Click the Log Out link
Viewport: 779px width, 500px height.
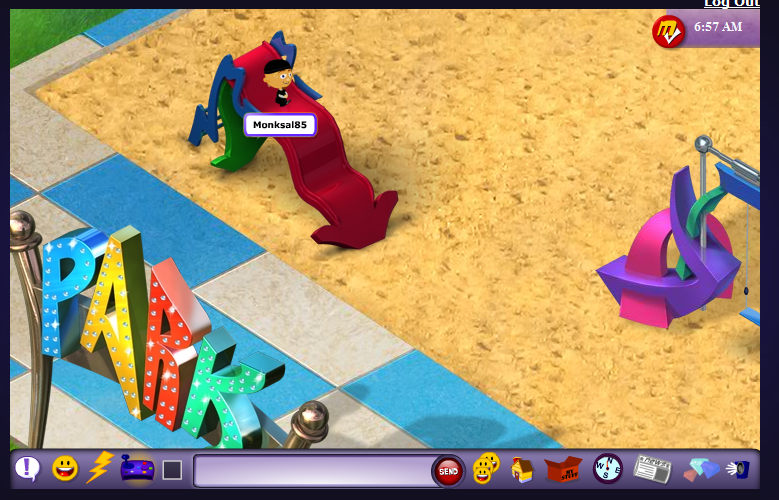tap(731, 4)
